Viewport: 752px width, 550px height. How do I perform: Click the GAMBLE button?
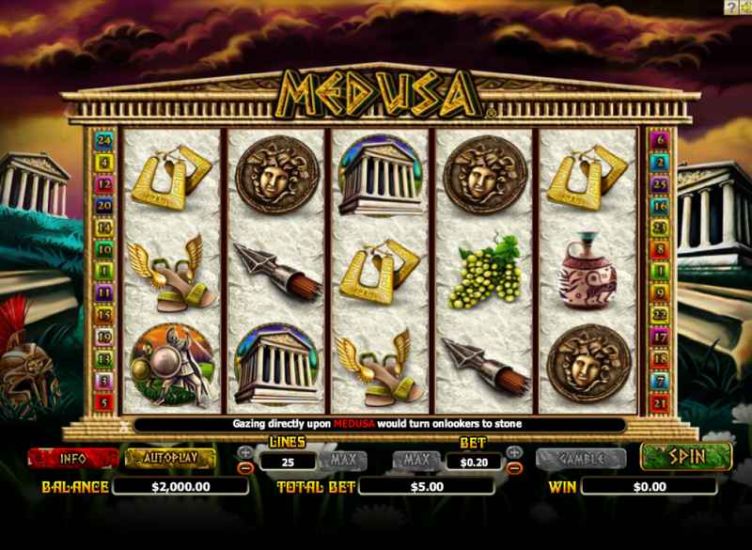(581, 459)
